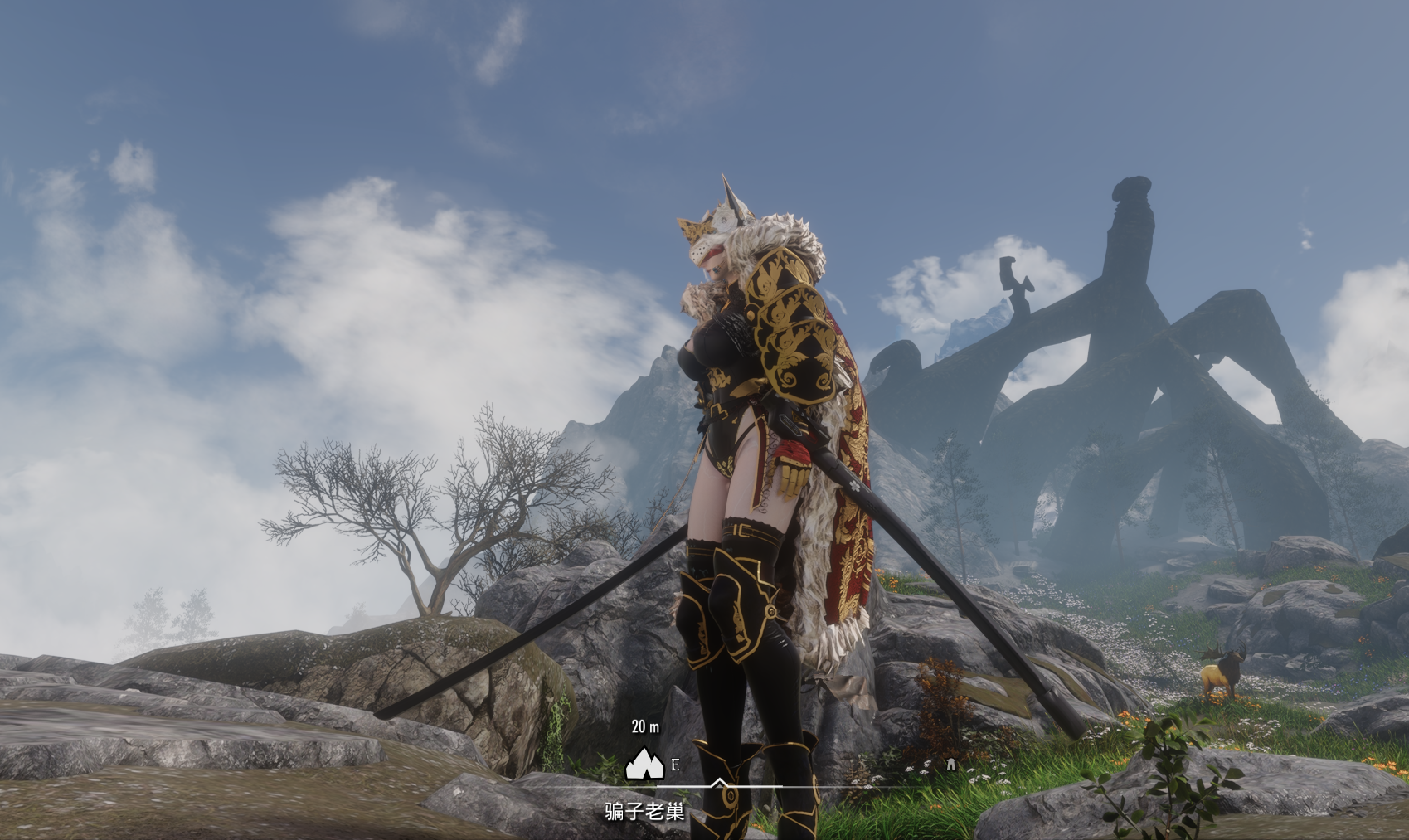Click the small tower marker on the compass

tap(950, 765)
